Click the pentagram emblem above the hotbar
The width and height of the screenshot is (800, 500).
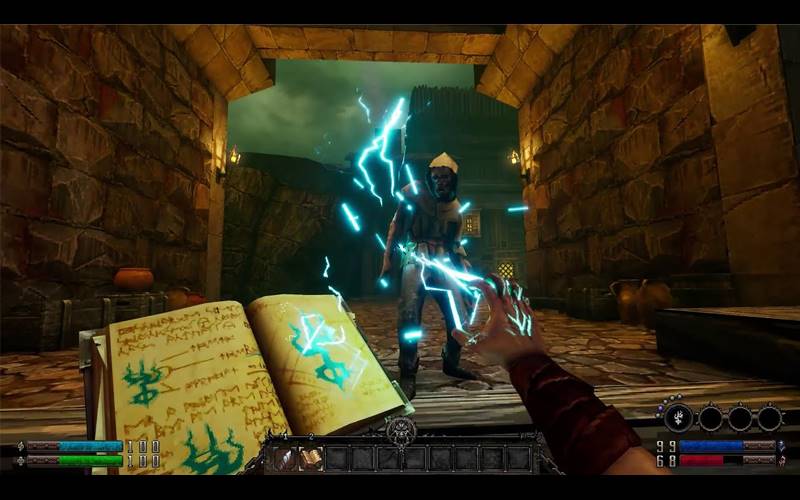point(400,431)
